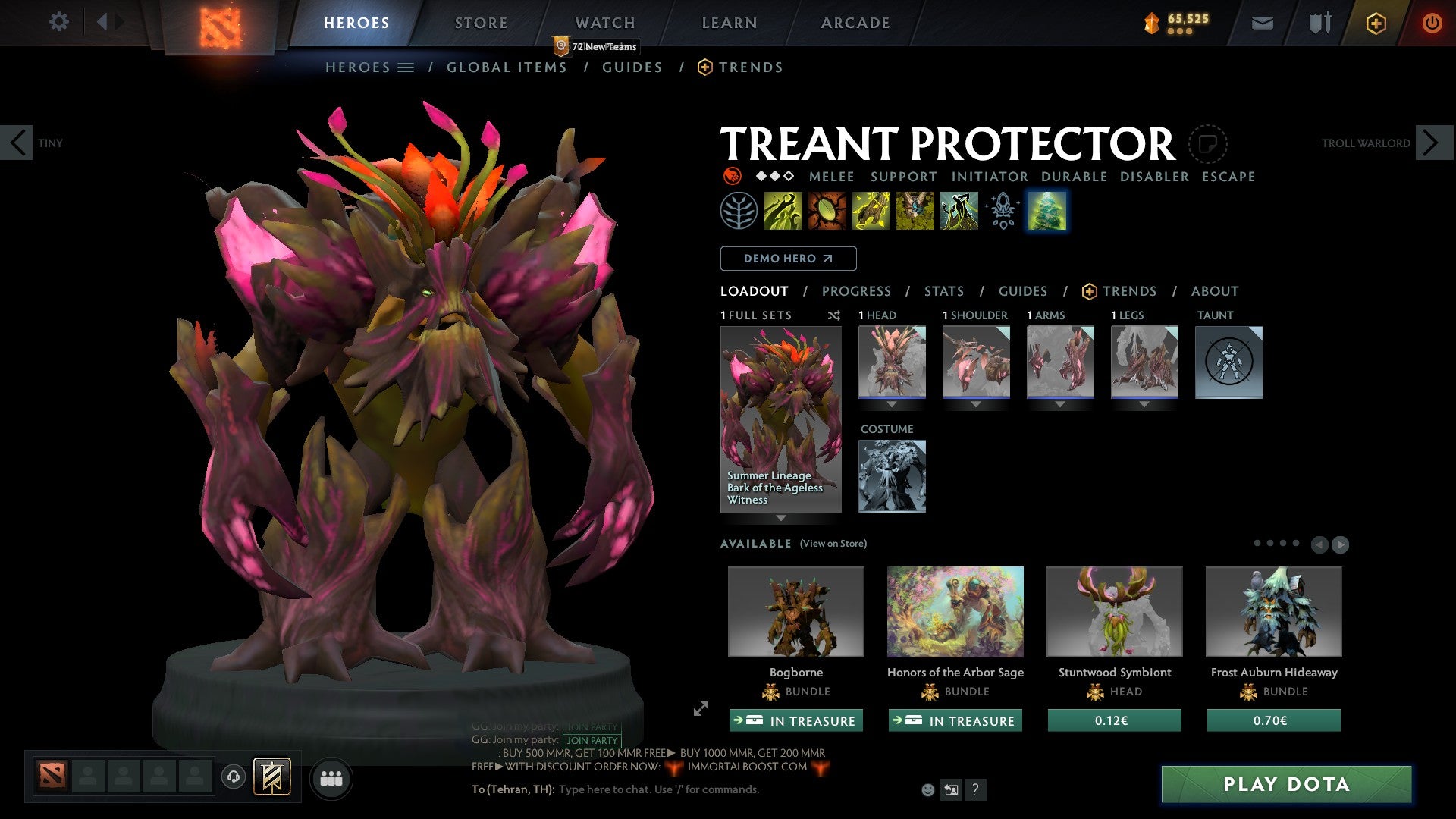Open the settings gear icon
Image resolution: width=1456 pixels, height=819 pixels.
coord(58,22)
